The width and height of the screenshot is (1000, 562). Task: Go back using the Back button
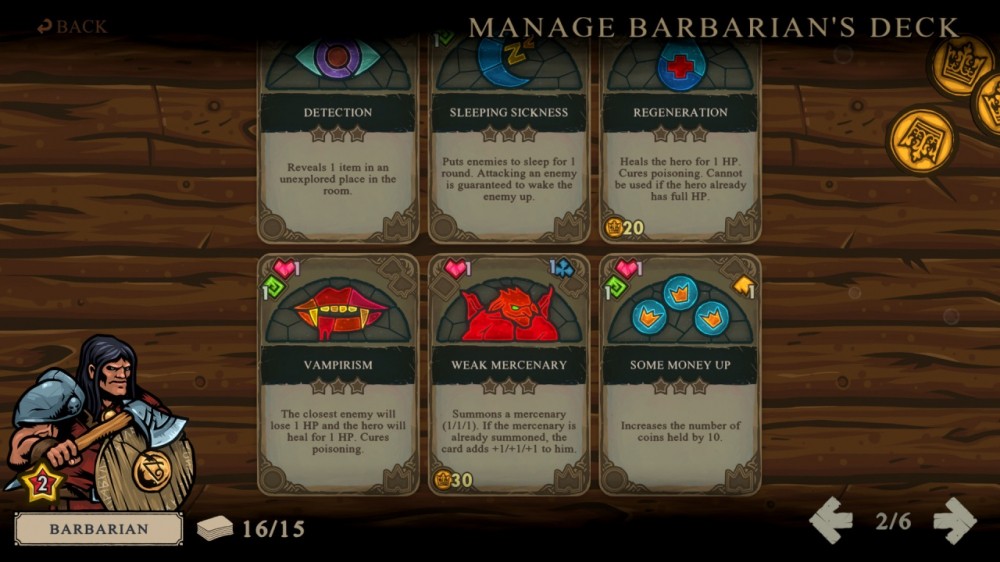pos(72,26)
